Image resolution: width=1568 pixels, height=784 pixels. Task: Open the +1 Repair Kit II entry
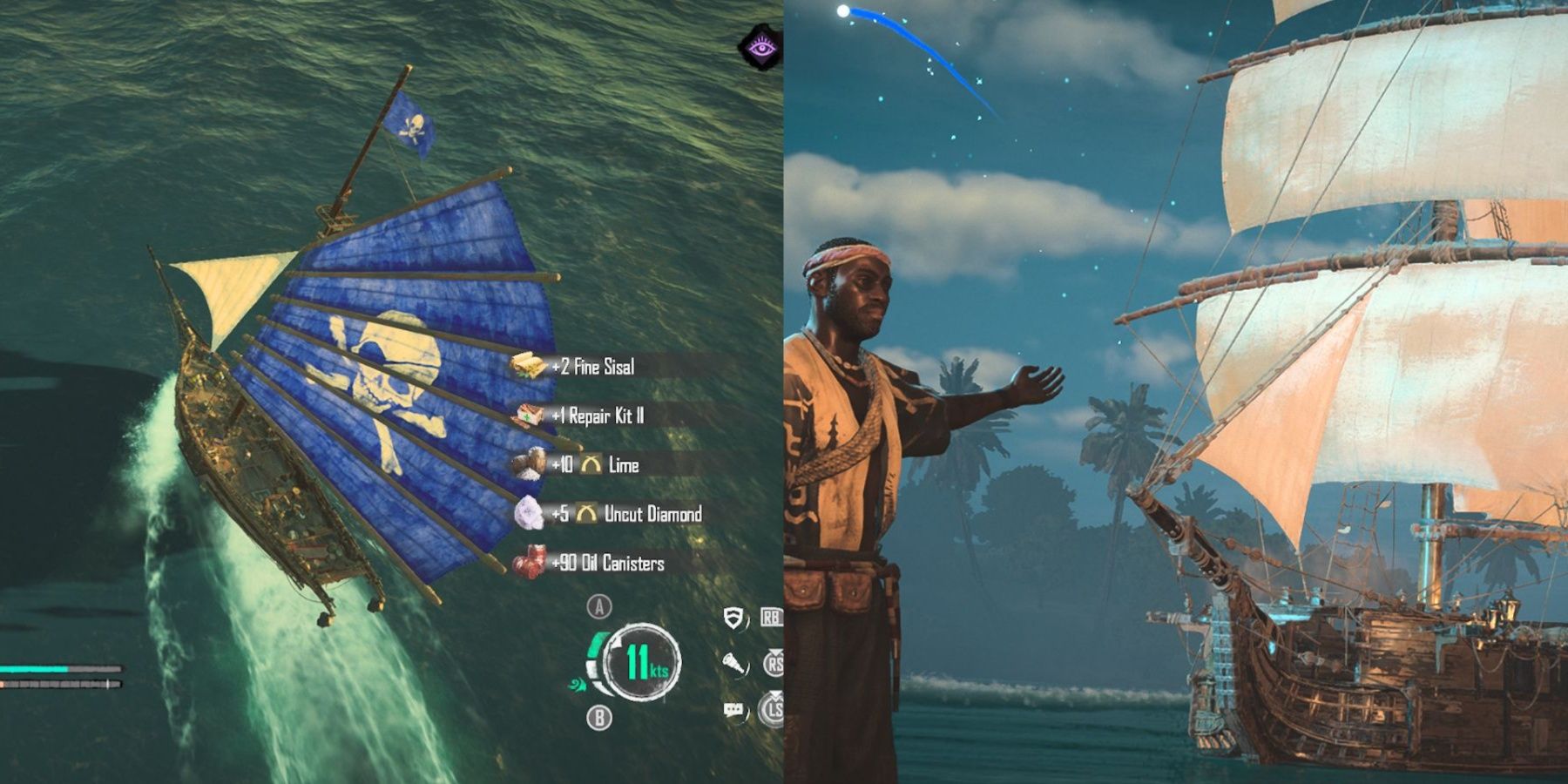tap(597, 416)
